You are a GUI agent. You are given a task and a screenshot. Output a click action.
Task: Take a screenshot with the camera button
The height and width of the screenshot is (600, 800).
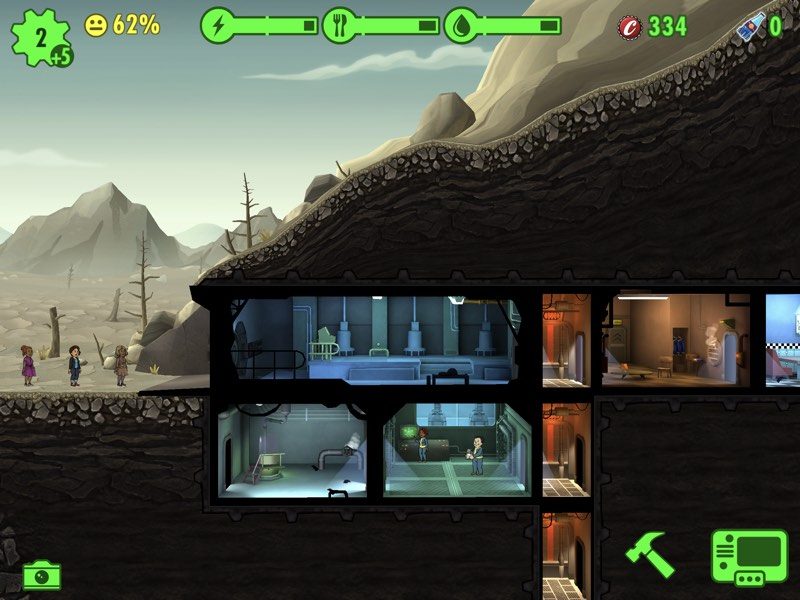click(x=41, y=575)
